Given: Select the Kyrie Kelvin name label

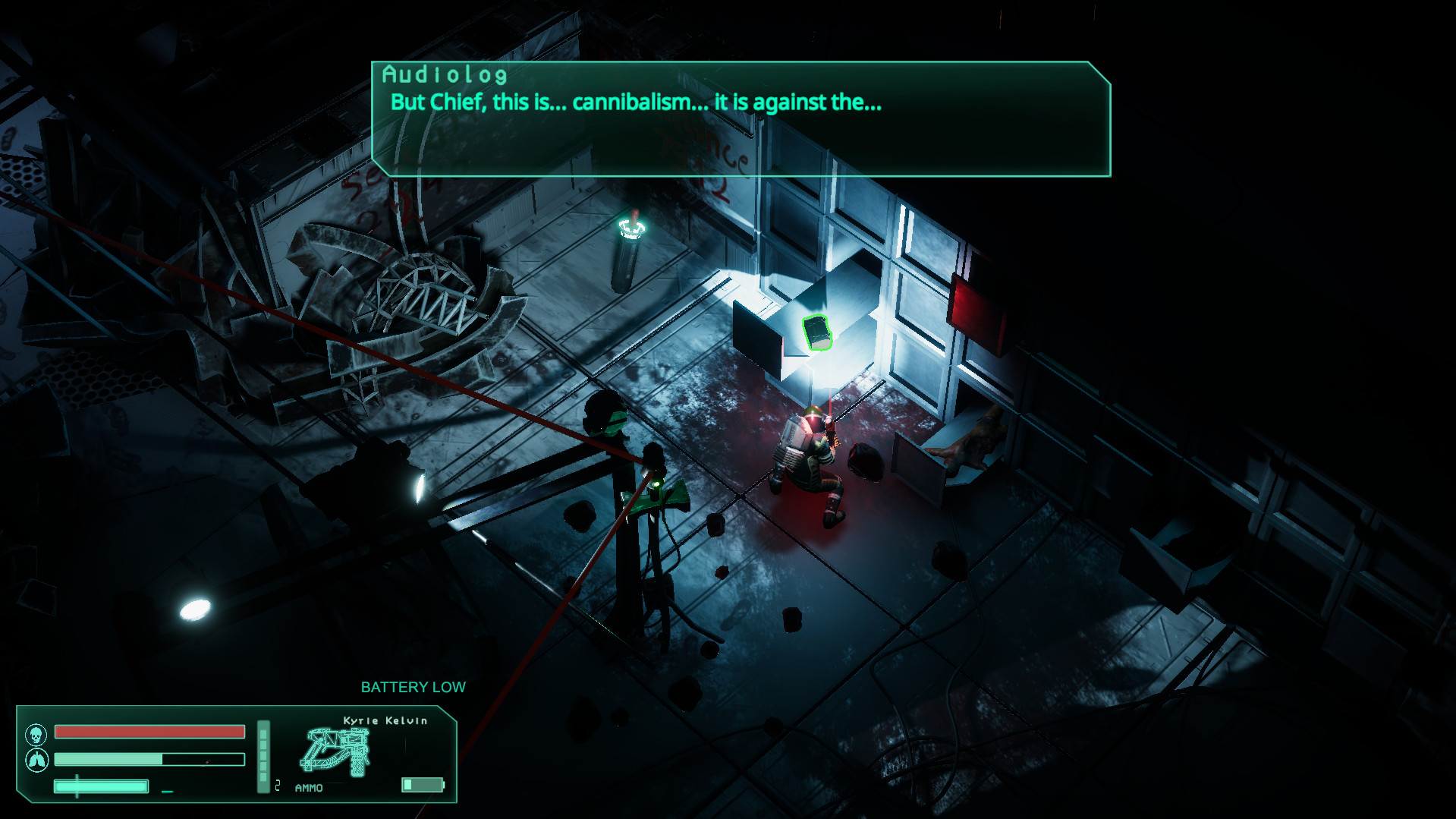Looking at the screenshot, I should point(385,721).
